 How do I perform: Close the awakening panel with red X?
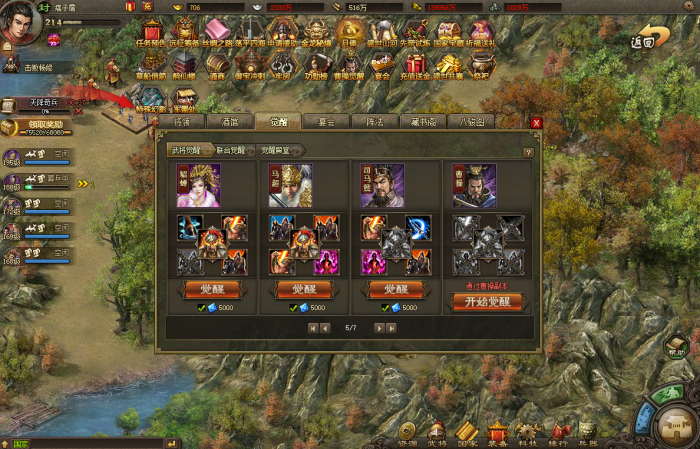click(x=536, y=122)
